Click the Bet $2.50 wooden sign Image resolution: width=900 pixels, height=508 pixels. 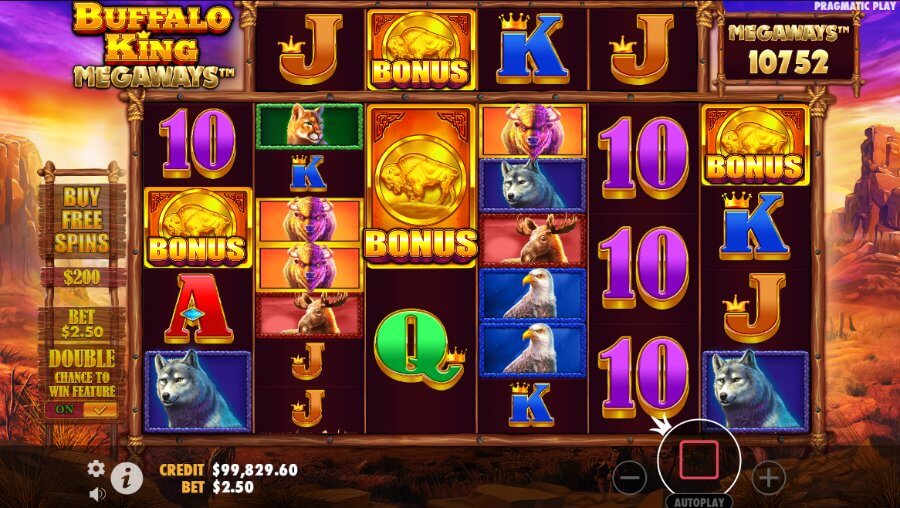[82, 323]
